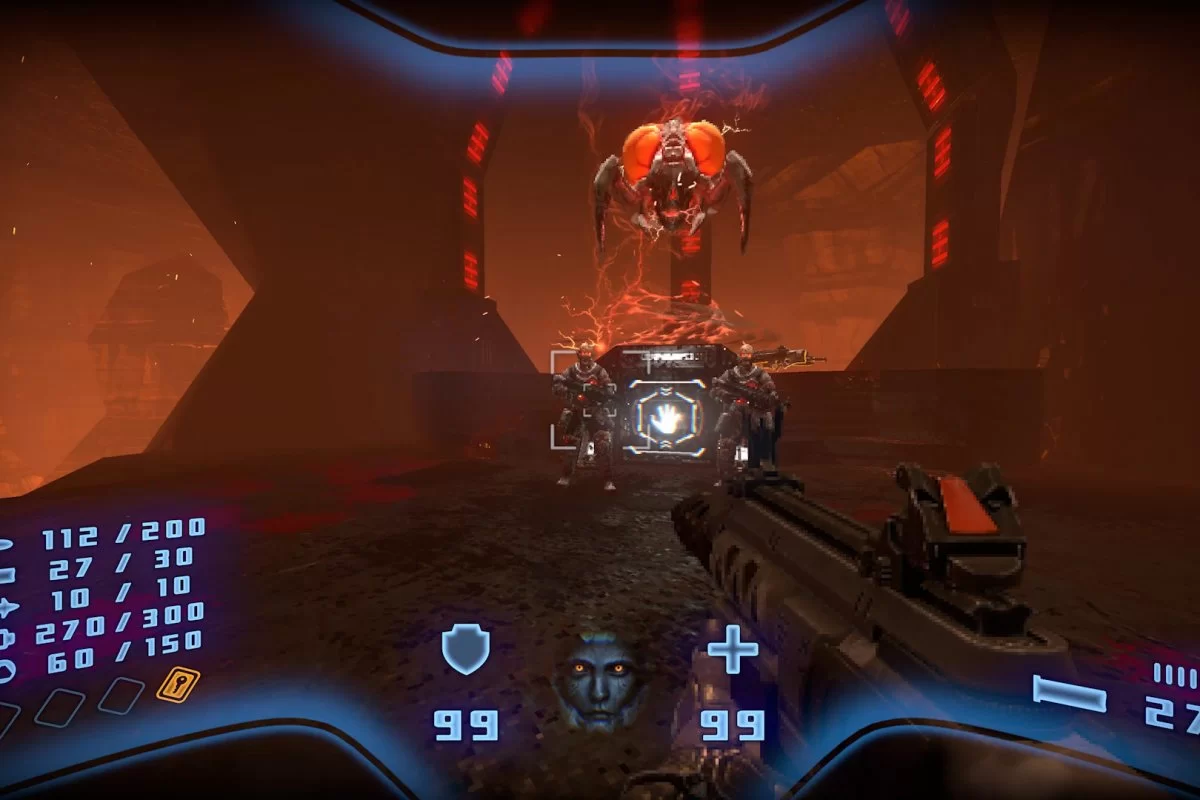Select the player face portrait
Viewport: 1200px width, 800px height.
coord(598,678)
